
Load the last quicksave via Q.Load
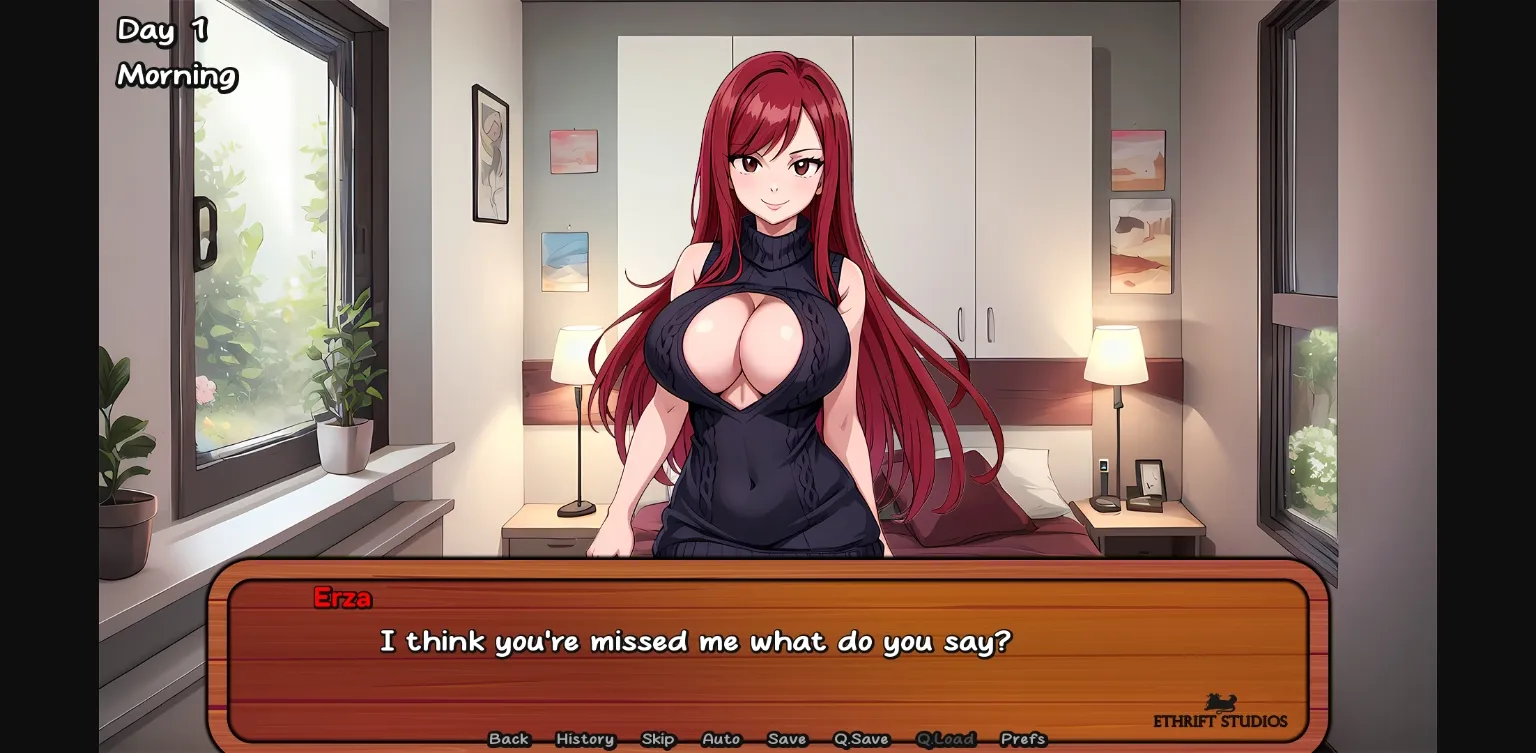point(946,739)
